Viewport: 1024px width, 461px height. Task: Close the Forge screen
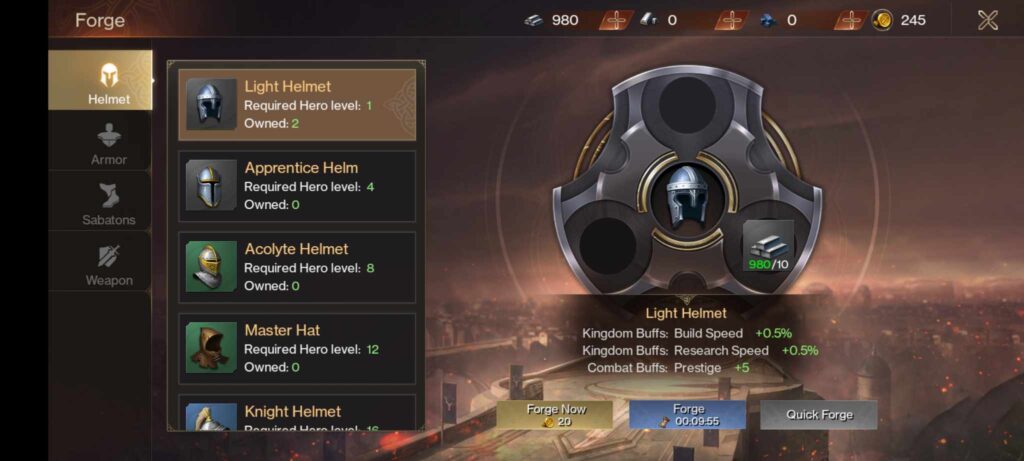[x=987, y=20]
